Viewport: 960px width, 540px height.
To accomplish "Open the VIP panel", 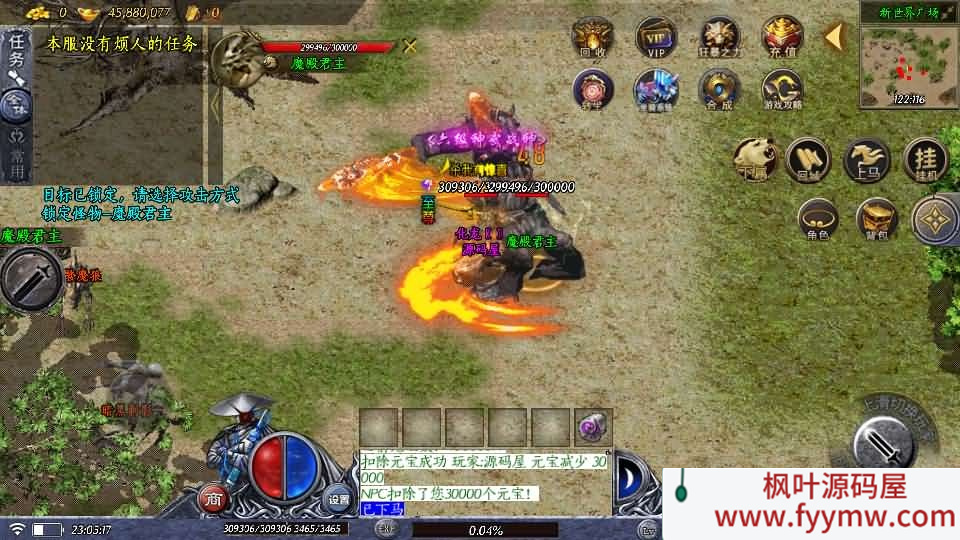I will (656, 37).
